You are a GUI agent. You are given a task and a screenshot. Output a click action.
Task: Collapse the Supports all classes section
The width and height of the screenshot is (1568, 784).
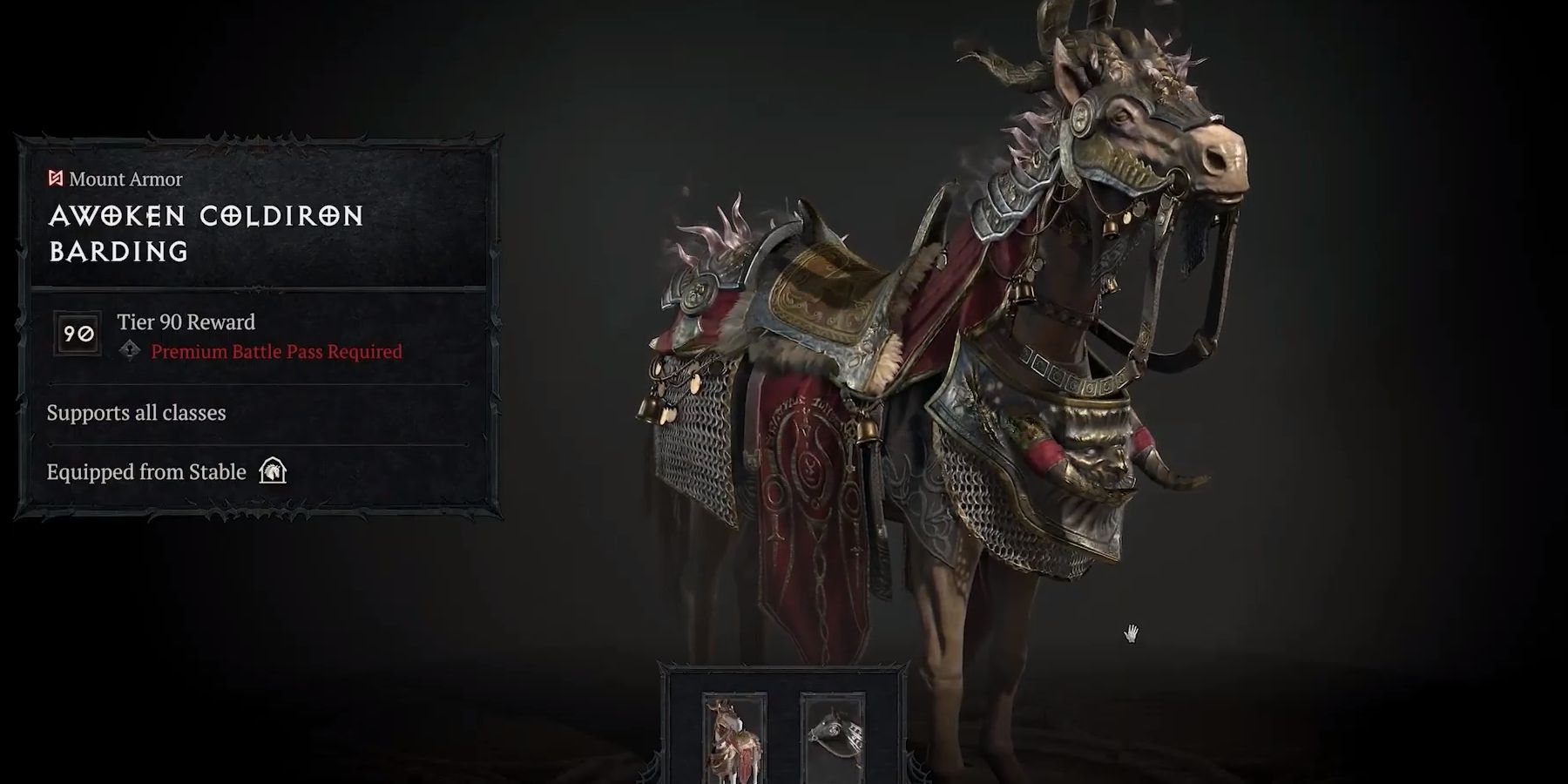click(x=138, y=413)
